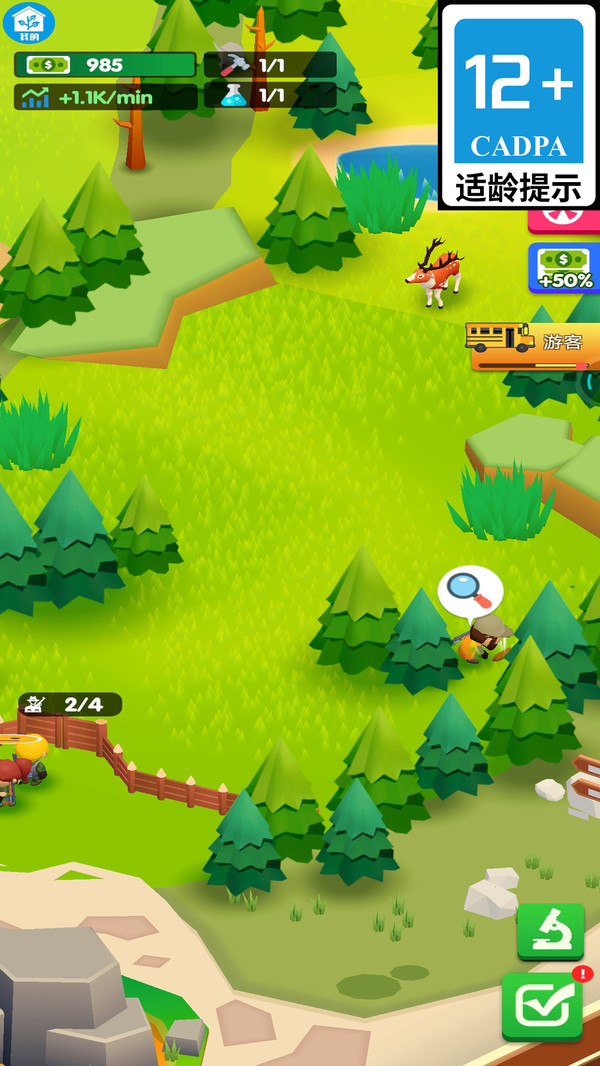Tap the cash balance showing 985

tap(104, 65)
